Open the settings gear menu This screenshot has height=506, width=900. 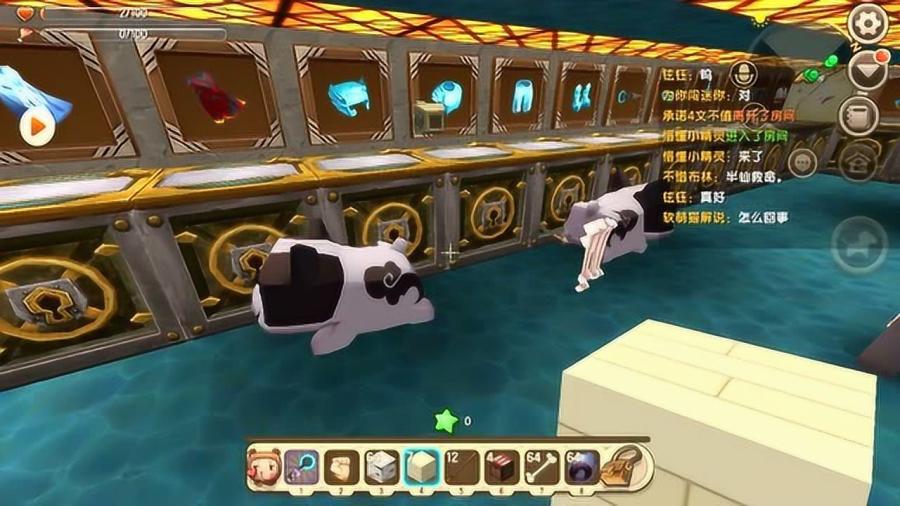click(x=866, y=22)
